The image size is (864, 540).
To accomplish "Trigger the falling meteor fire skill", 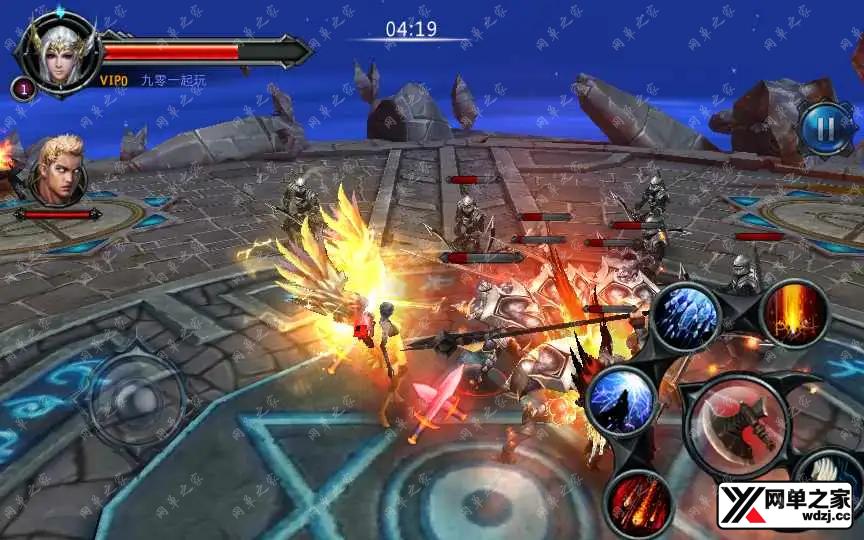I will click(x=638, y=502).
